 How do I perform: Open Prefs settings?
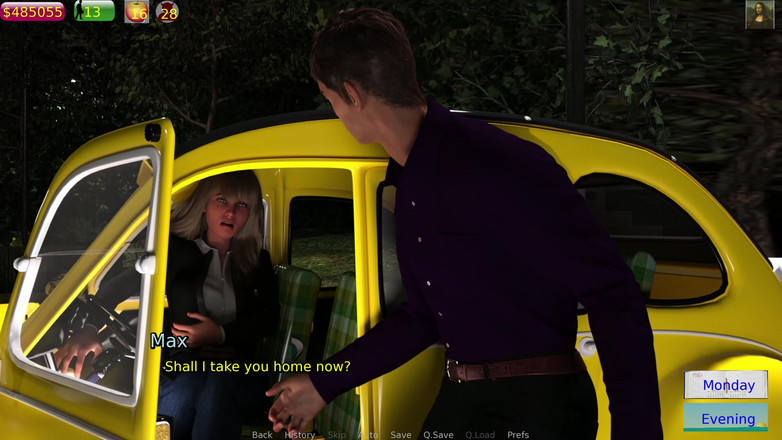pyautogui.click(x=518, y=435)
